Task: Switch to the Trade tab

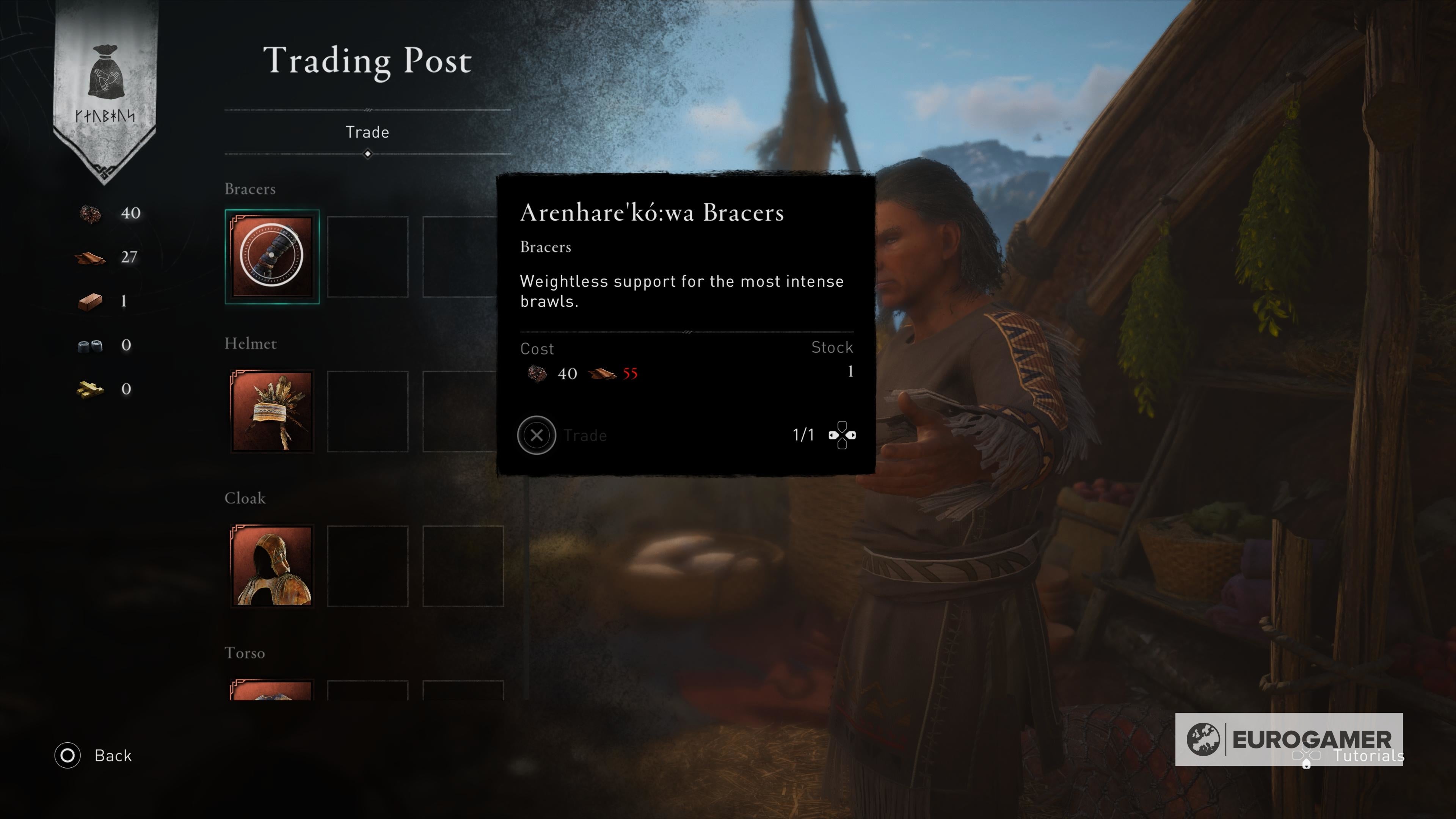Action: coord(369,132)
